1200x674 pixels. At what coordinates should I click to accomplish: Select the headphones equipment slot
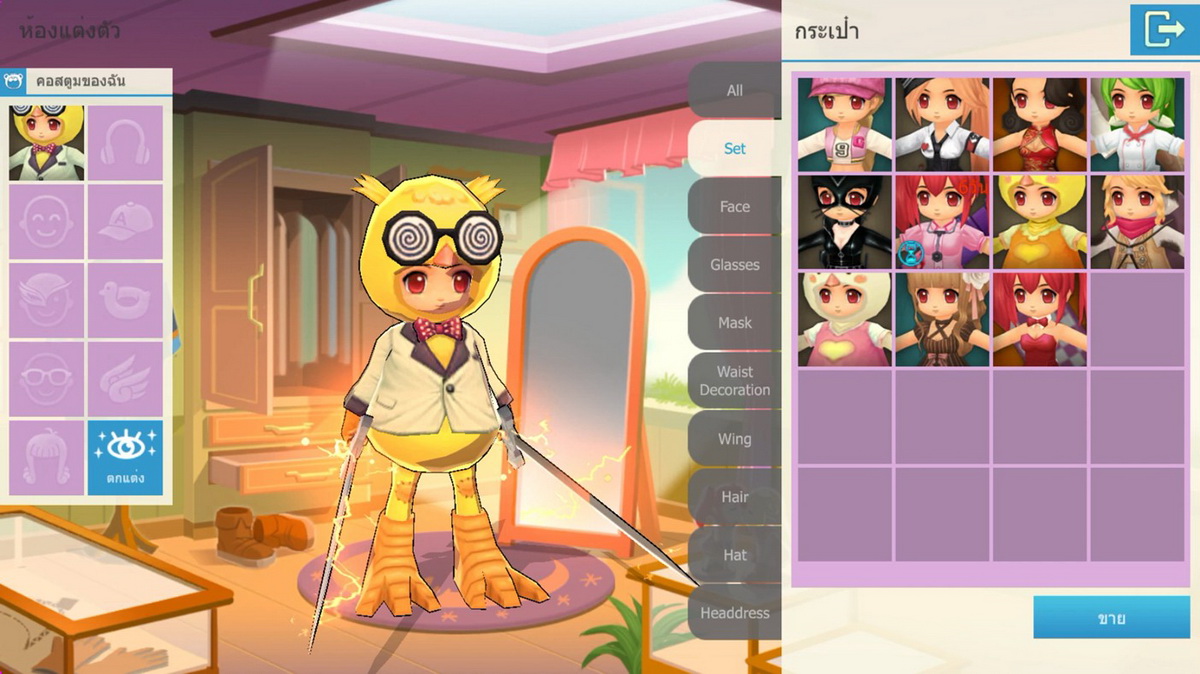(125, 143)
